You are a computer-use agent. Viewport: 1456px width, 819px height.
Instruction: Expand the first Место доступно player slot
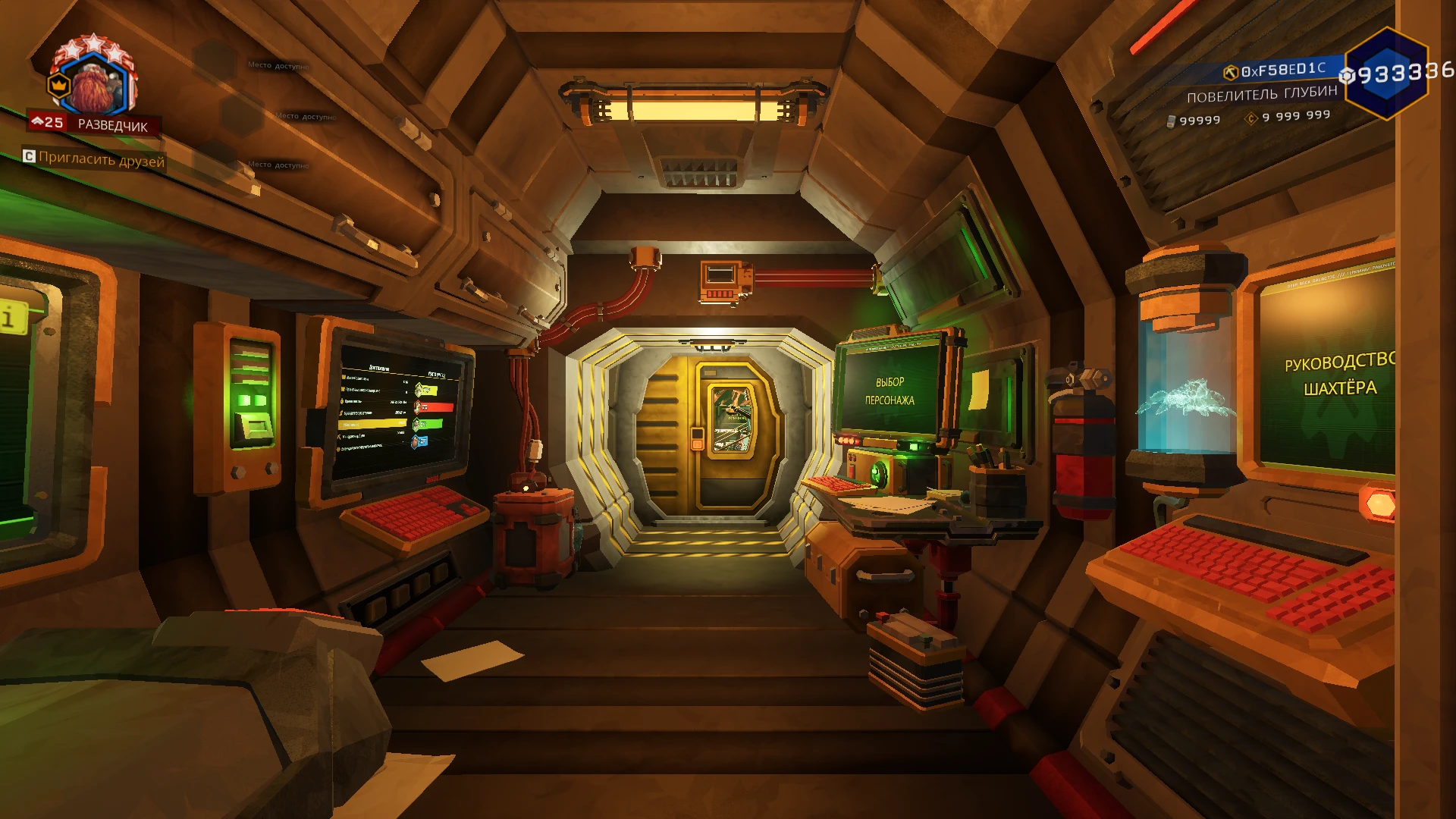click(x=278, y=66)
